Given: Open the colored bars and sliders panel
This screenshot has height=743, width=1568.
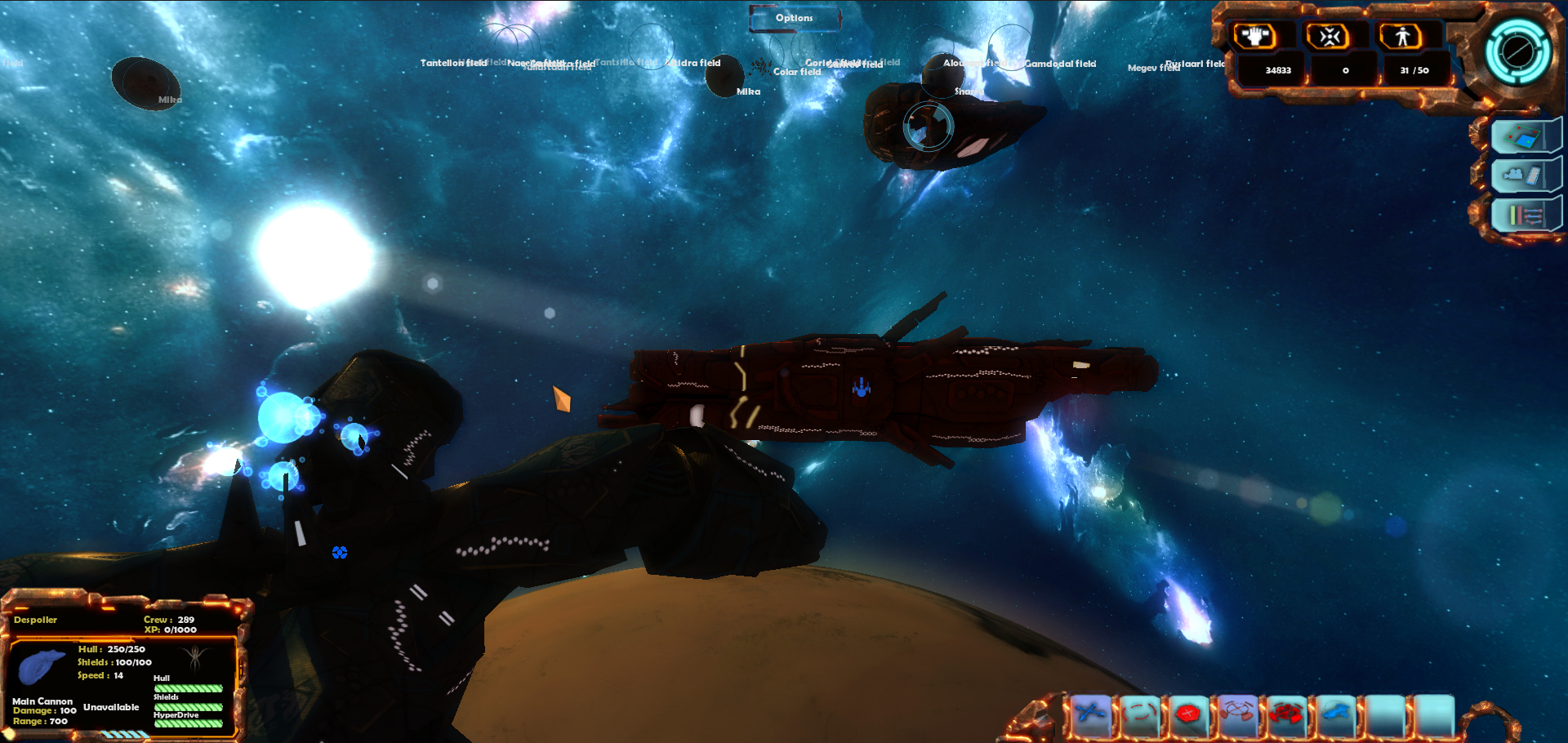Looking at the screenshot, I should coord(1523,216).
